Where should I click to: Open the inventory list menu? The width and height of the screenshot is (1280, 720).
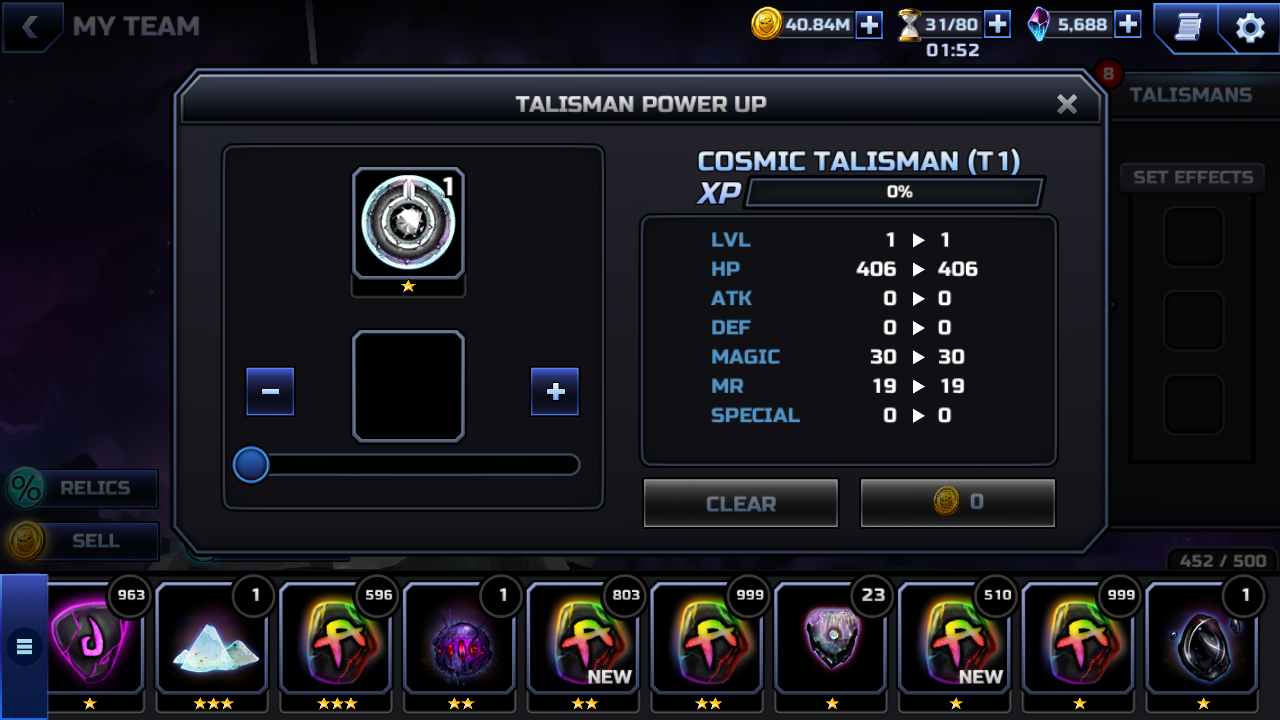point(24,647)
